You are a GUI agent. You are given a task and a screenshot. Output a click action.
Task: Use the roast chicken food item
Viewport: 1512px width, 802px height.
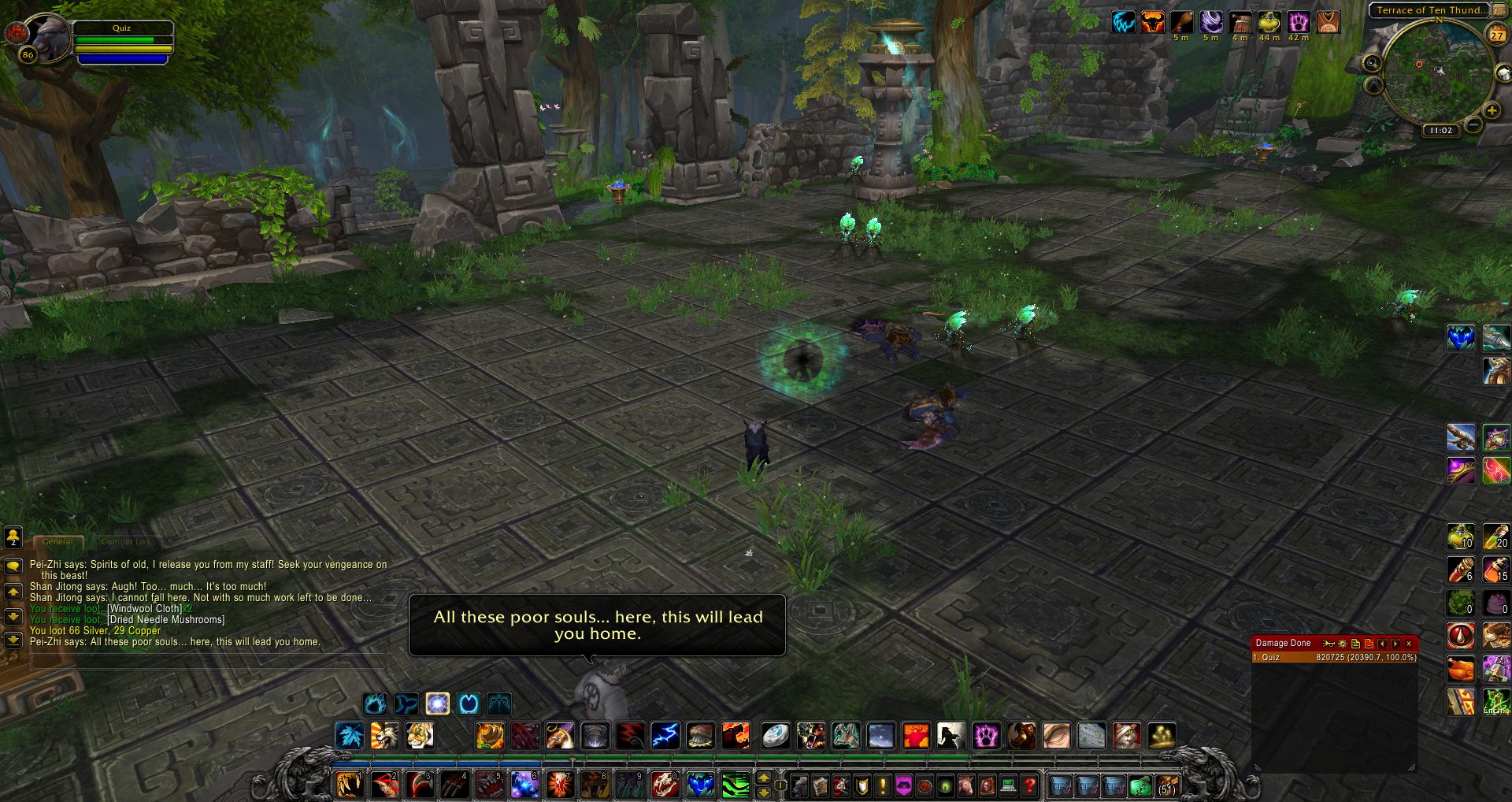(1462, 669)
